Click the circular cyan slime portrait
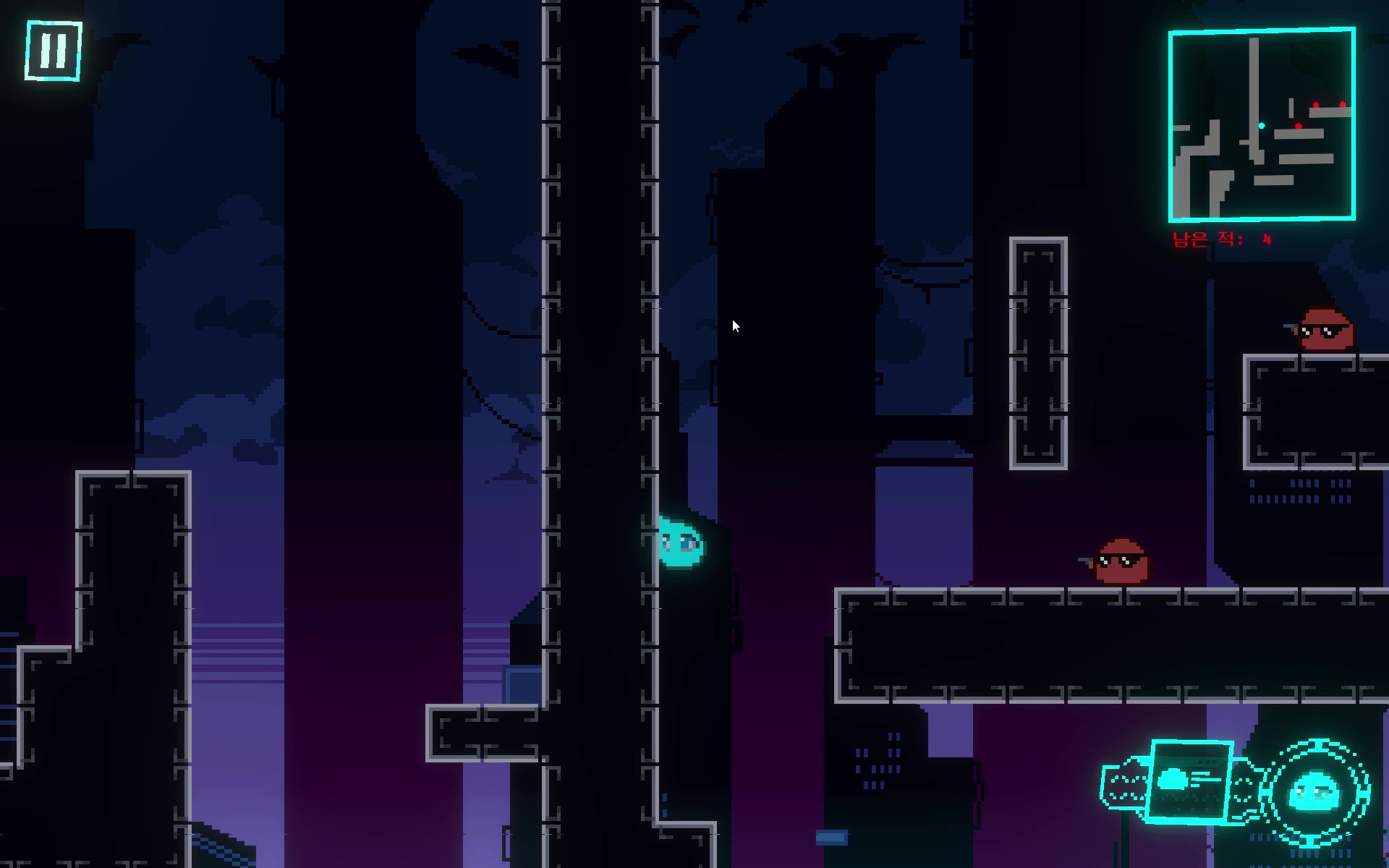This screenshot has height=868, width=1389. (1314, 793)
